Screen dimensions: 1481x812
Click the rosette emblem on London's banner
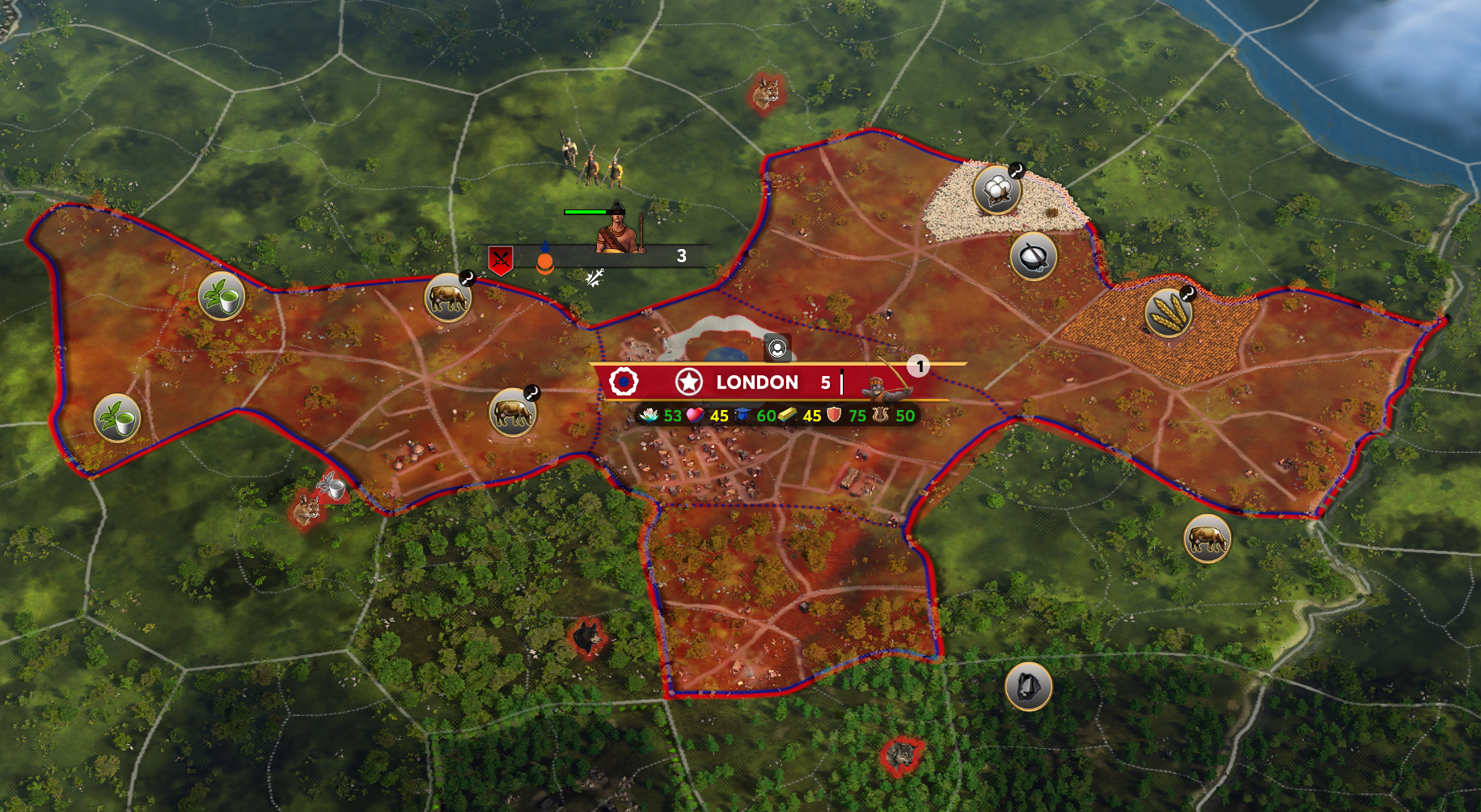(624, 381)
